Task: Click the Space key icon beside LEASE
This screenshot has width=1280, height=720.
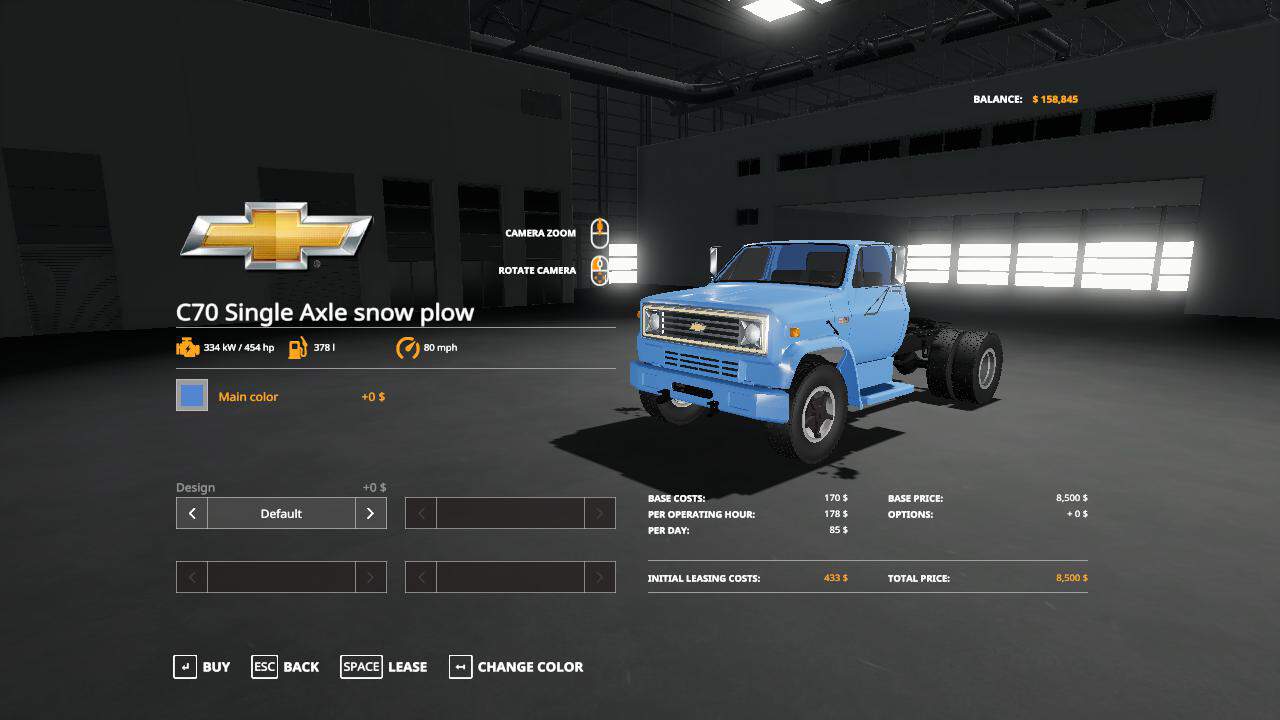Action: coord(361,667)
